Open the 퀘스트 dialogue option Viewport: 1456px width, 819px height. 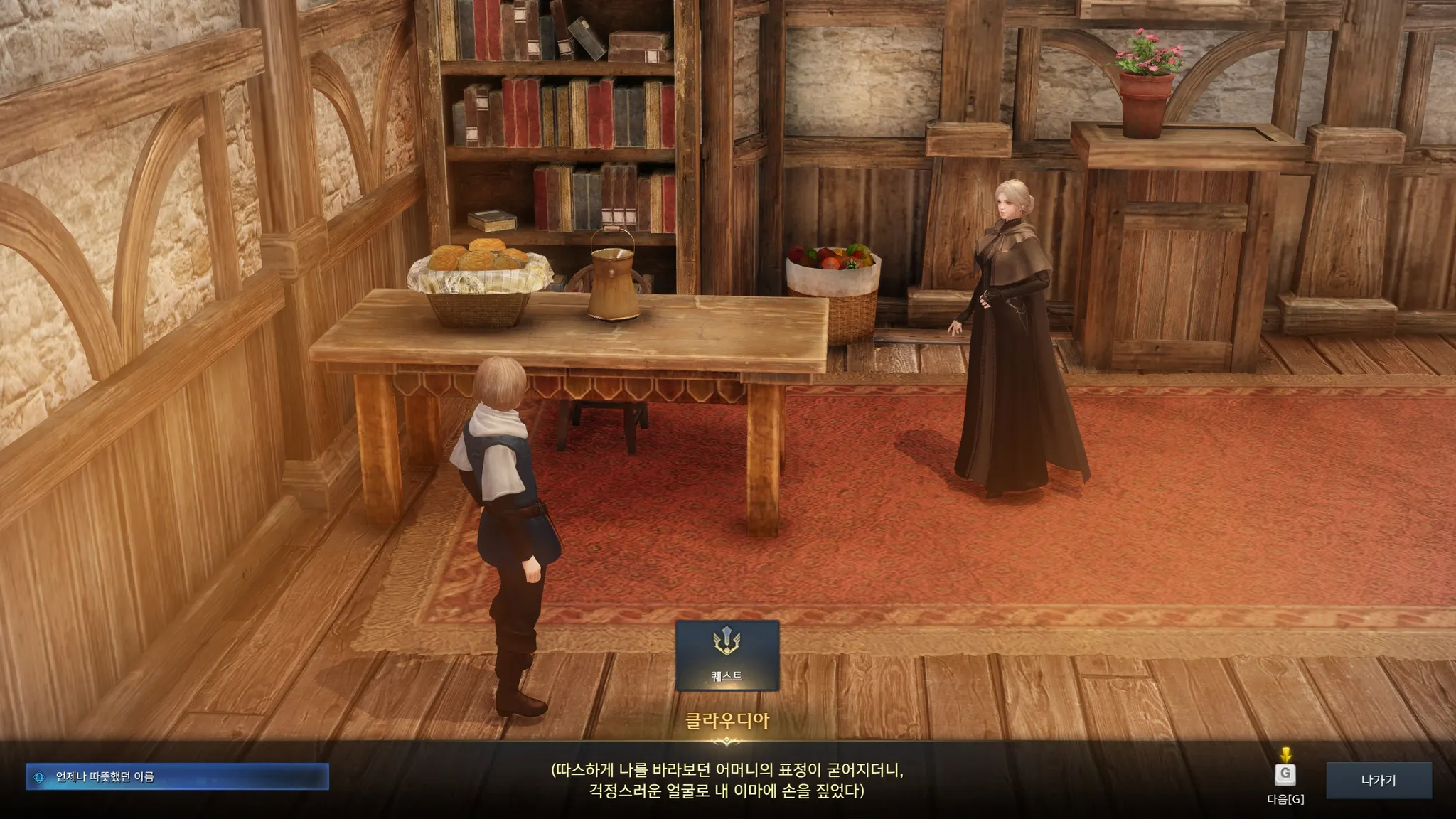tap(727, 655)
